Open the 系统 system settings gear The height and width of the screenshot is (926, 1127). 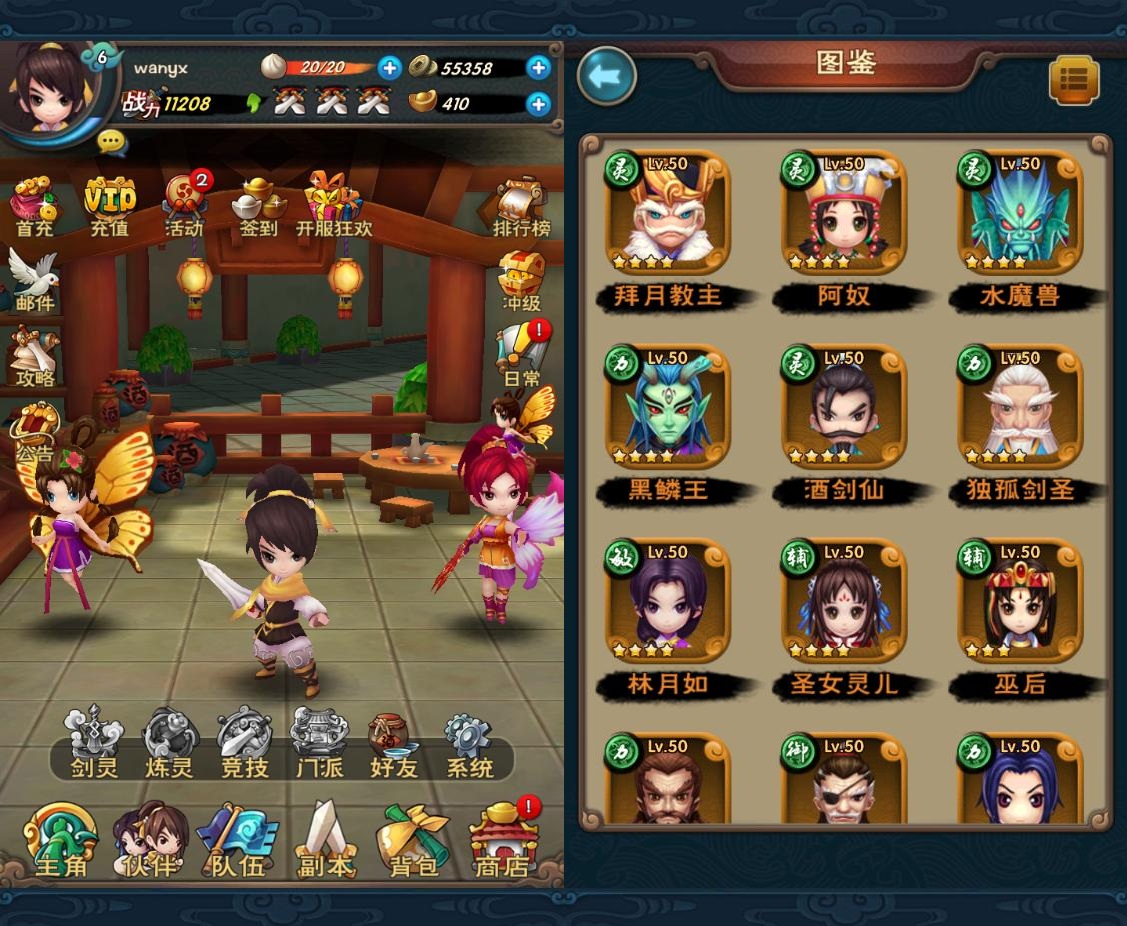[469, 742]
